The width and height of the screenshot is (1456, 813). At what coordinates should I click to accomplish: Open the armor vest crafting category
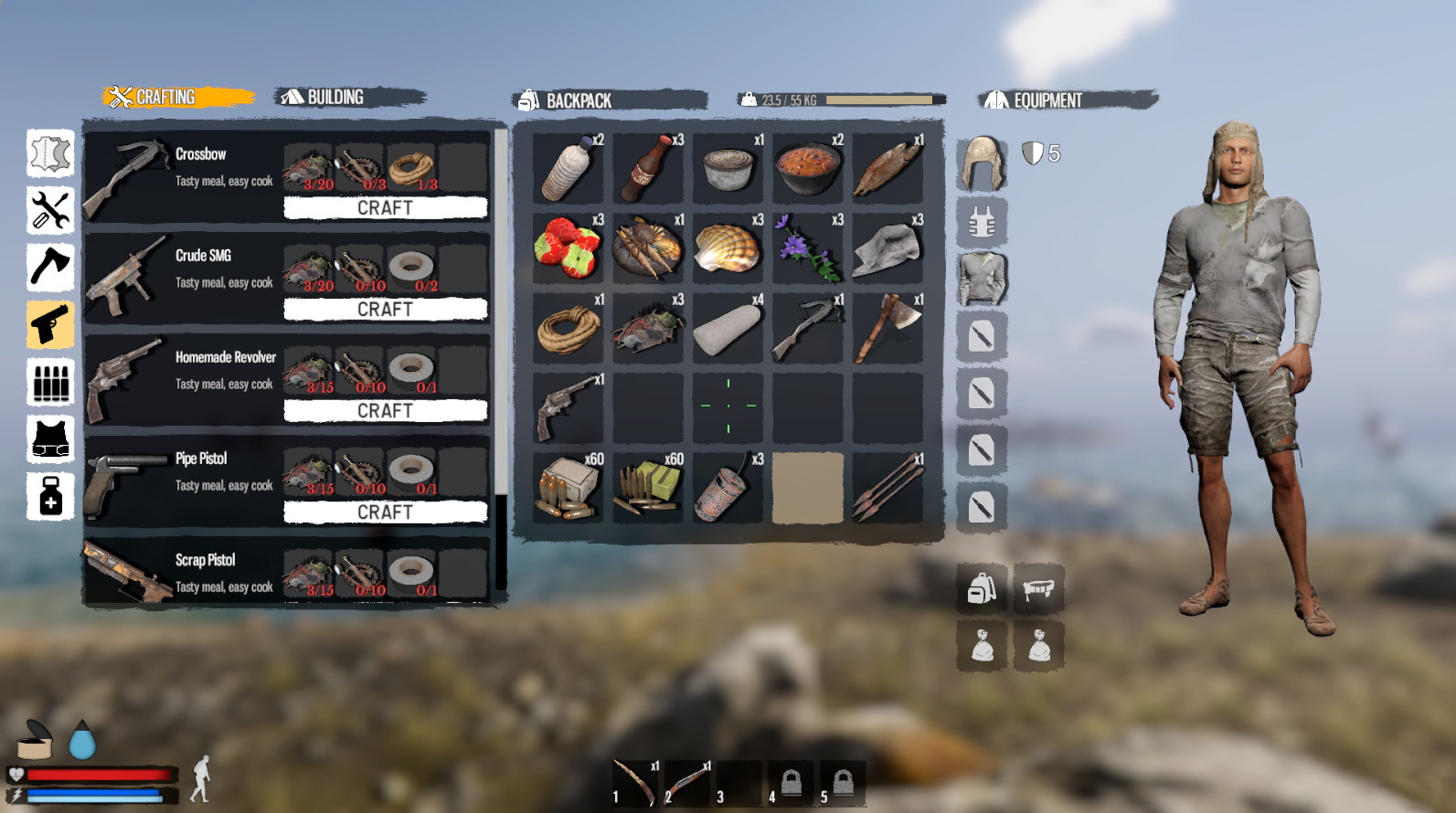pyautogui.click(x=49, y=441)
